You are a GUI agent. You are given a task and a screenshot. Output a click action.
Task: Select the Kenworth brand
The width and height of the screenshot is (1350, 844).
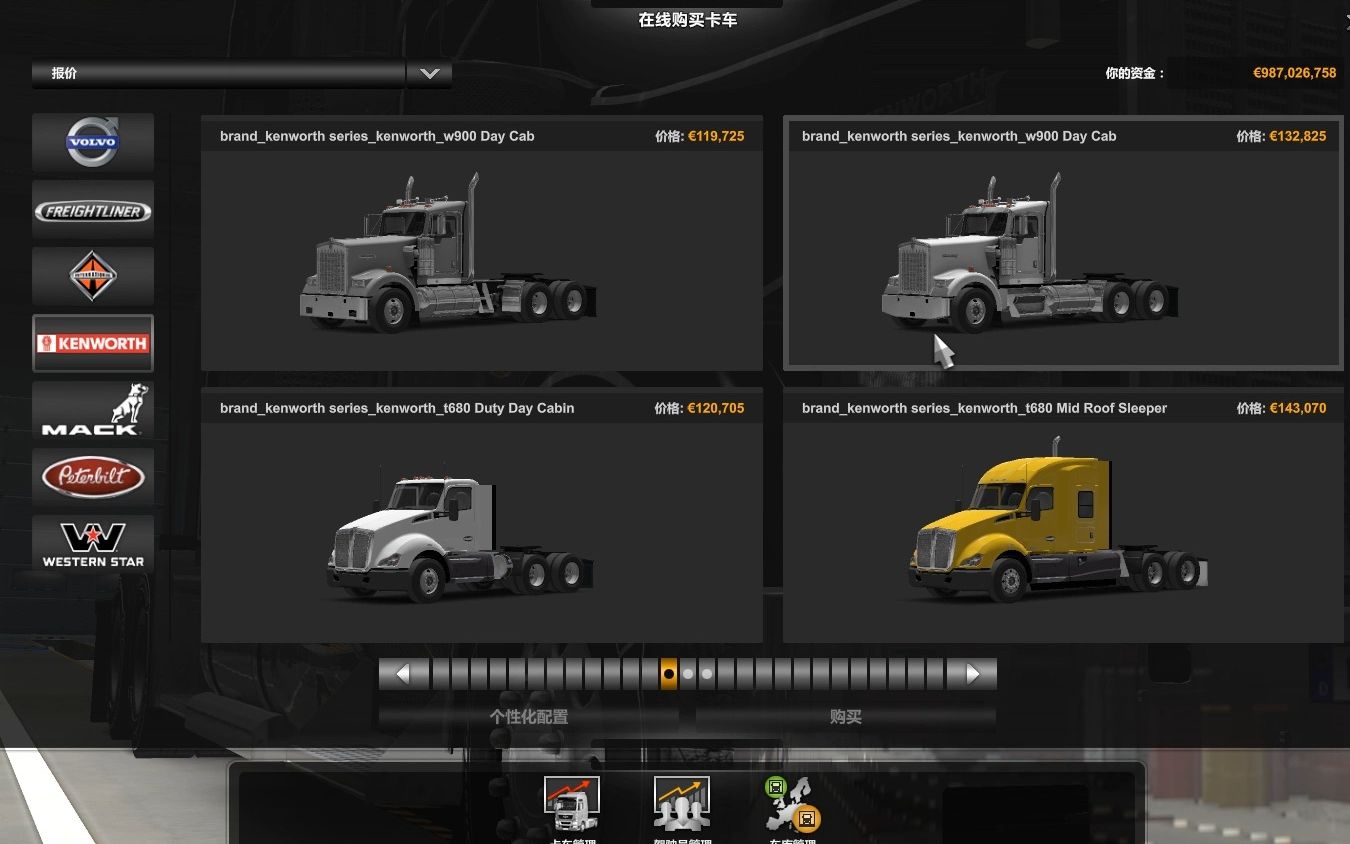93,343
